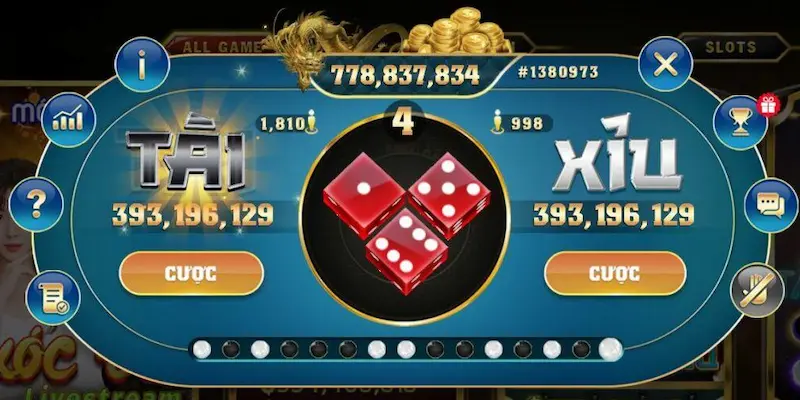Place a bet on Tài with Cược

pos(191,272)
